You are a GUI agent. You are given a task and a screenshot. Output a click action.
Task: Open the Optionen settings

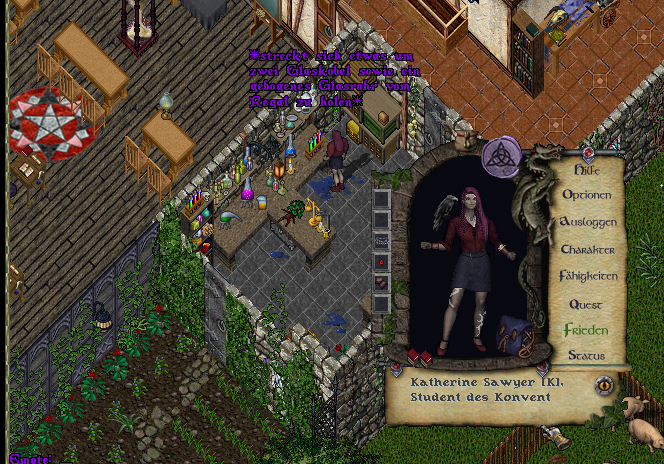click(588, 195)
